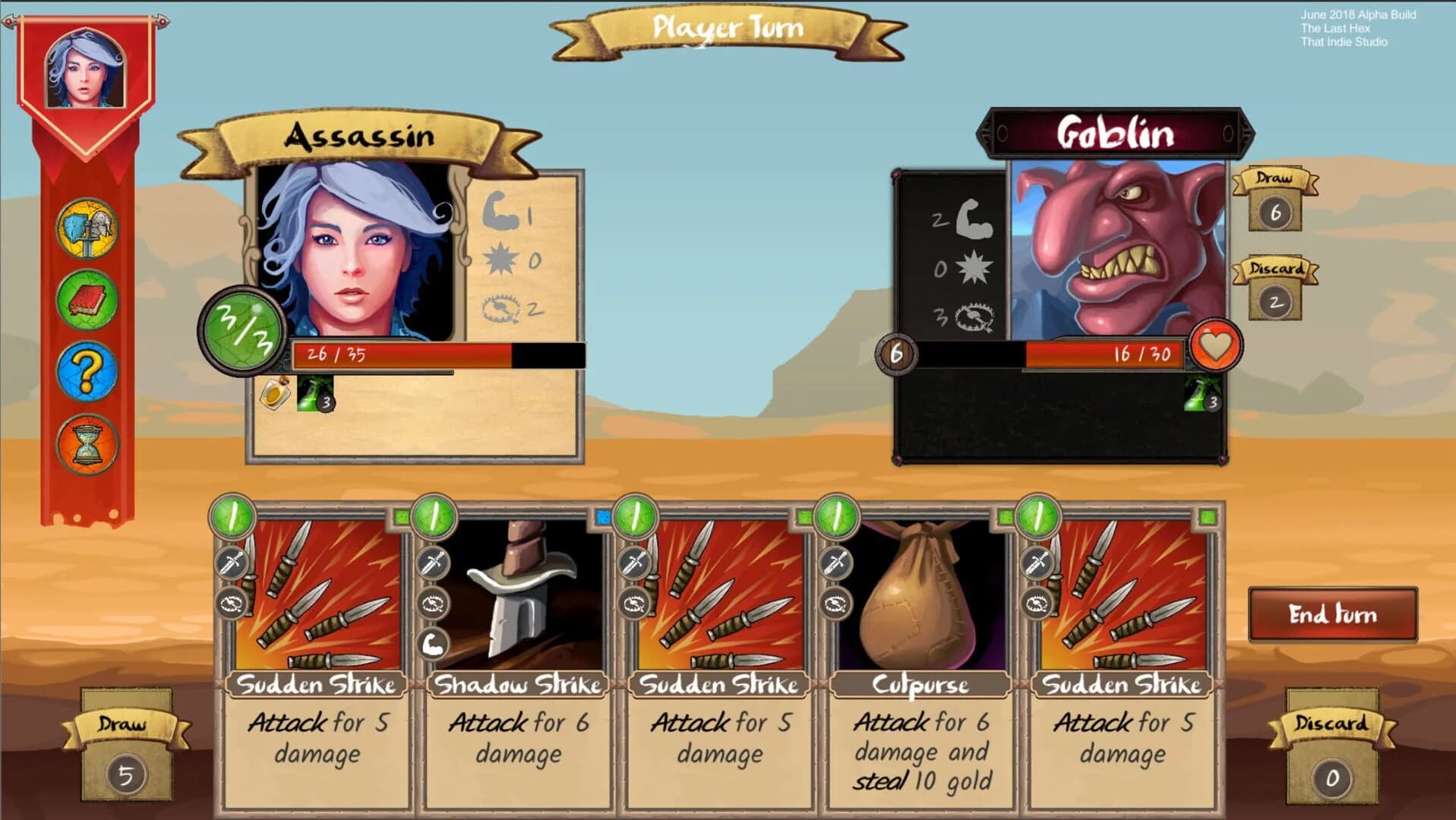Click the yellow vial icon below Assassin portrait
Screen dimensions: 1456x820
point(273,393)
